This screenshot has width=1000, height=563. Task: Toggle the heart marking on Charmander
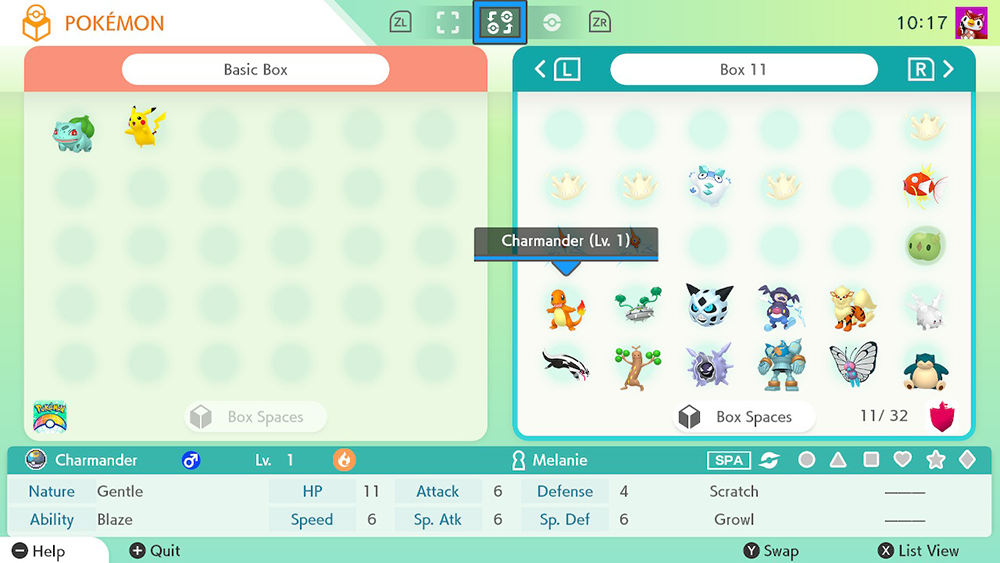click(x=903, y=460)
